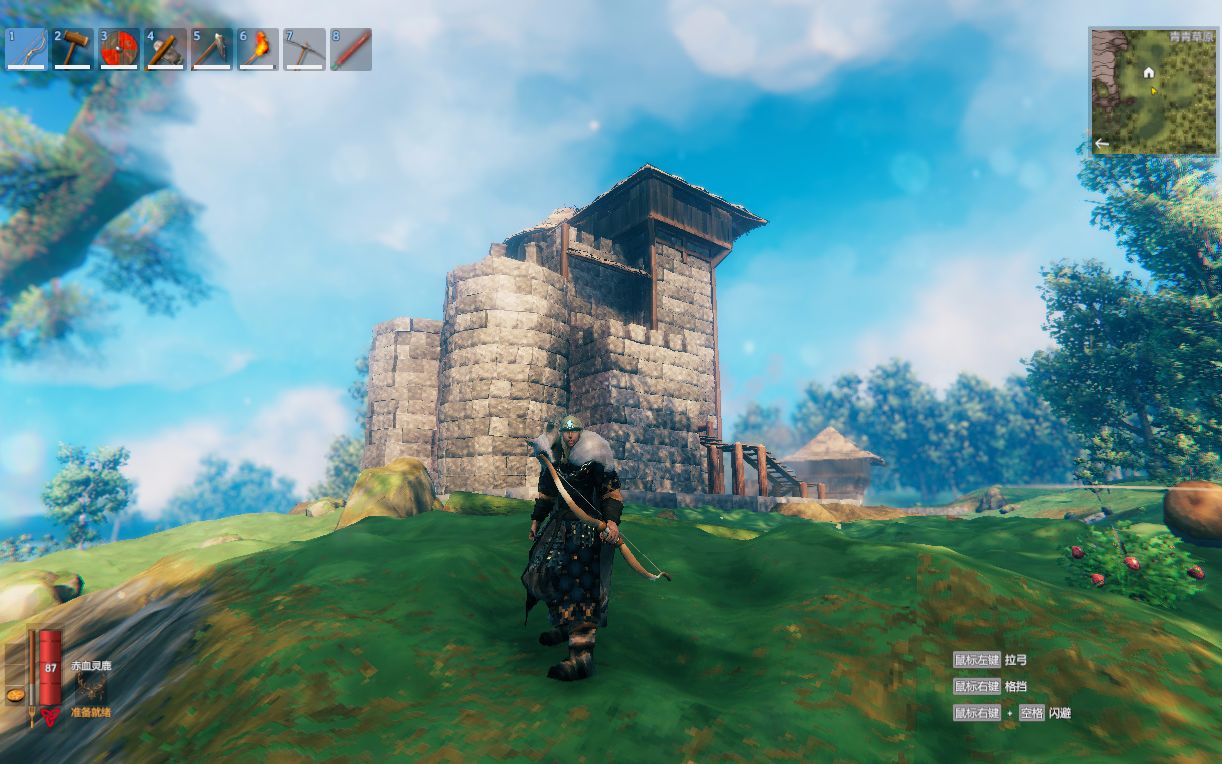
Task: Click the house marker on the minimap
Action: pyautogui.click(x=1149, y=72)
